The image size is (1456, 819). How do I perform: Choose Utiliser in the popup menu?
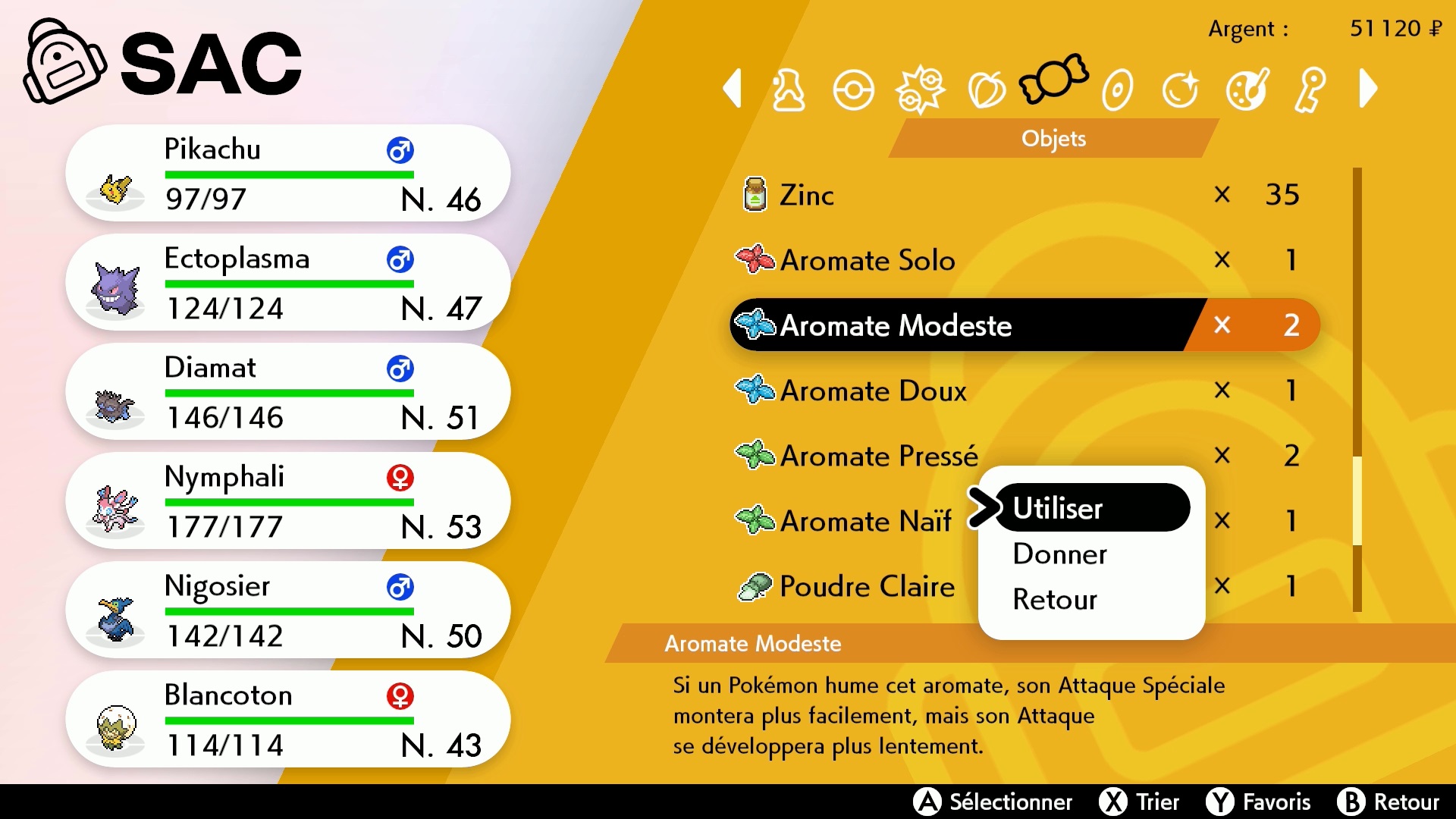click(x=1090, y=508)
